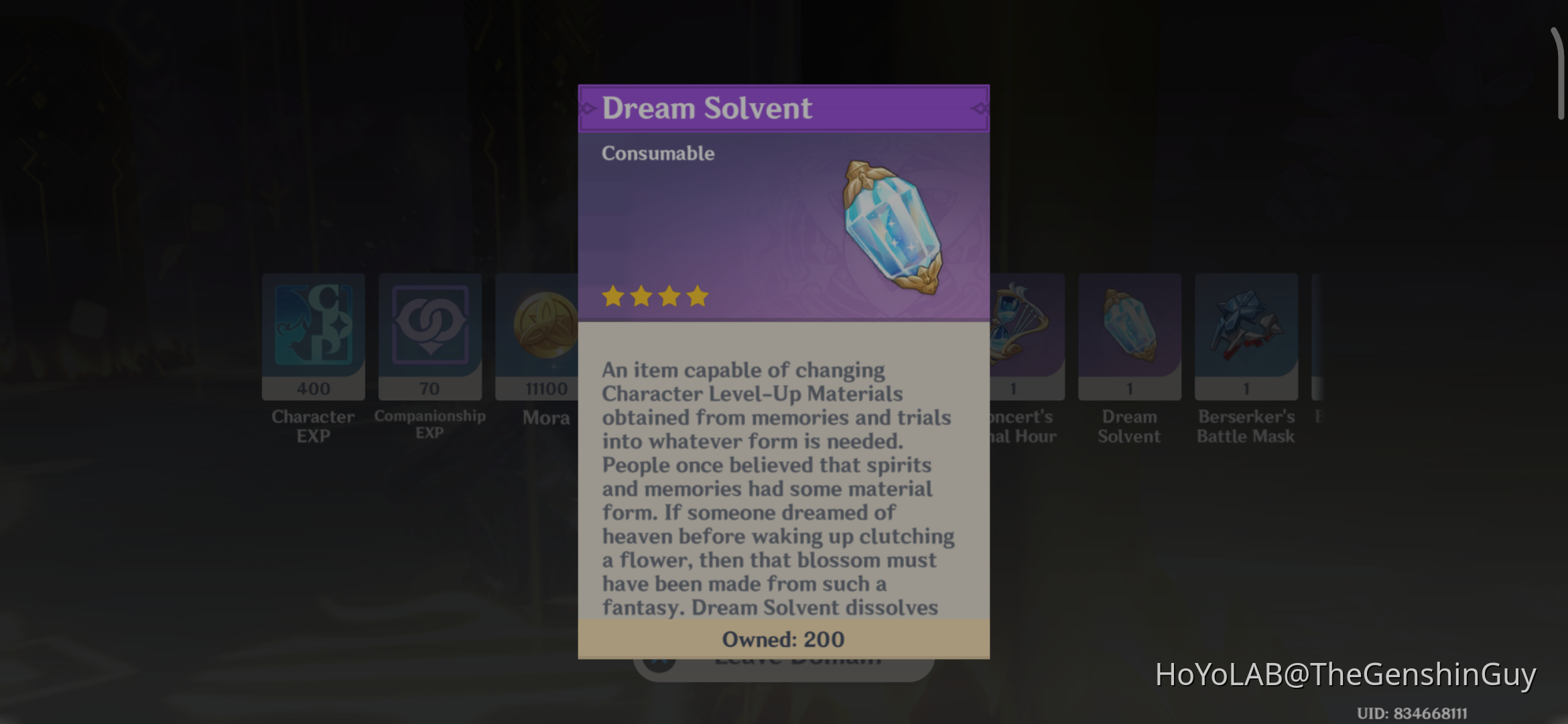Select the Concert's Final Hour artifact icon

(1019, 328)
